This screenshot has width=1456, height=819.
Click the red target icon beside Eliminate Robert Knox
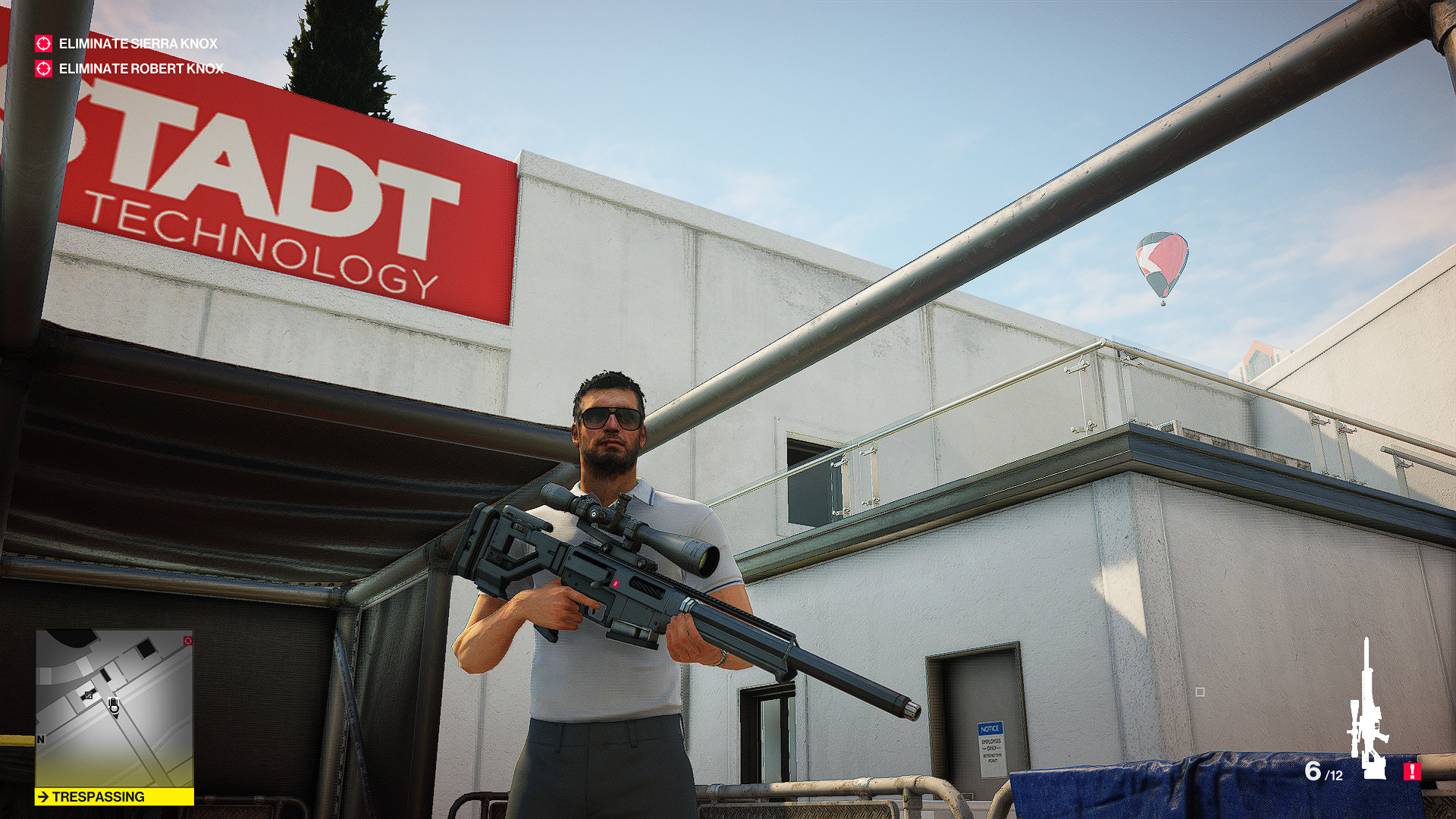pos(42,70)
